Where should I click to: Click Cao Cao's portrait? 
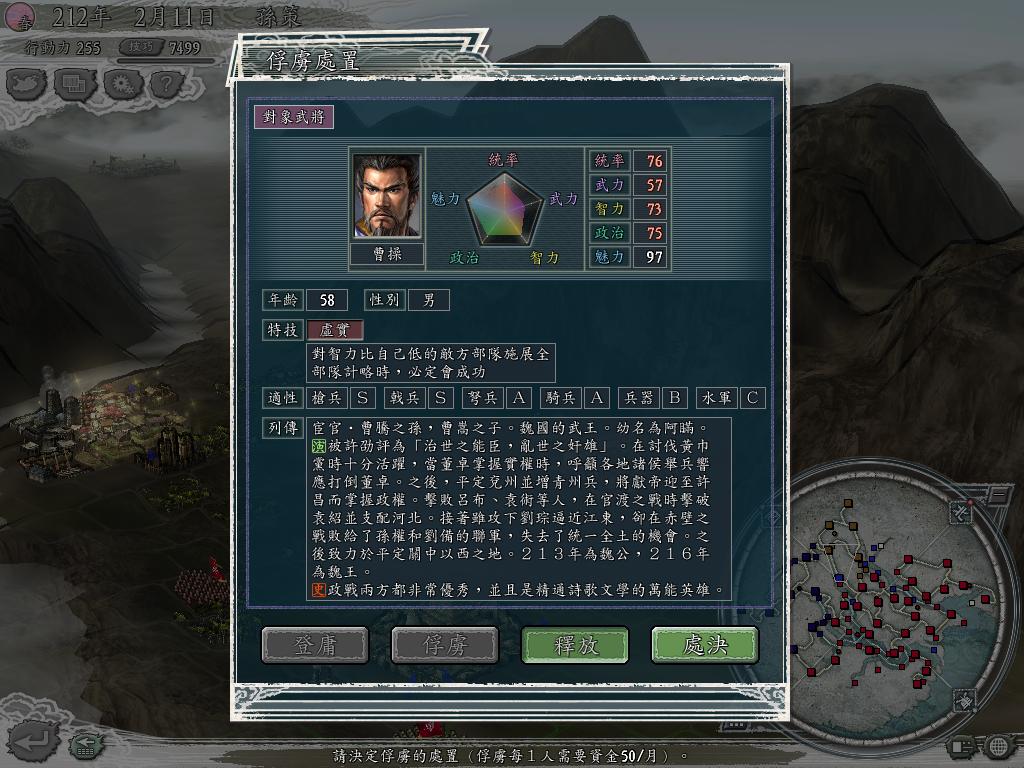coord(386,195)
